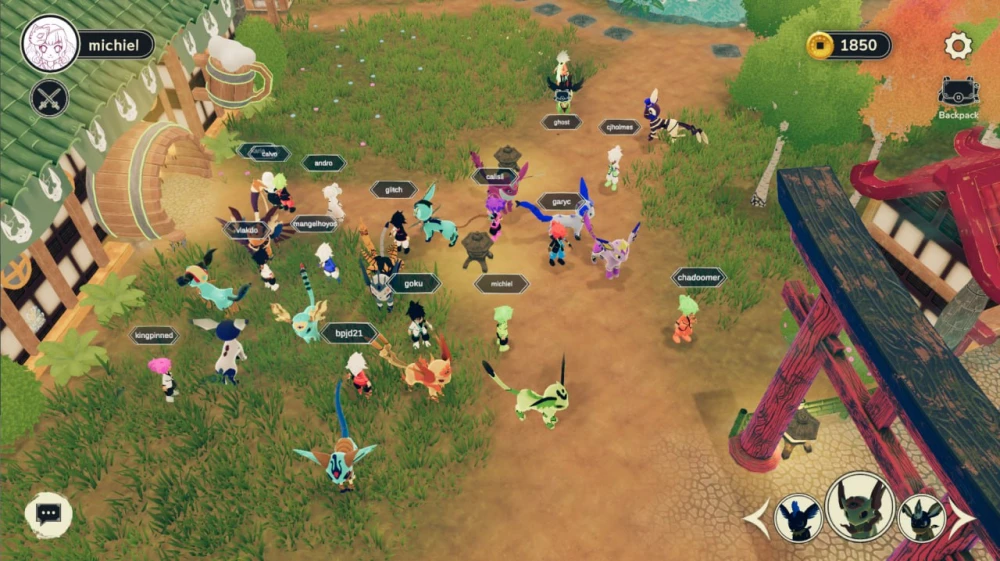
Task: Open michiel's profile avatar portrait
Action: point(50,44)
